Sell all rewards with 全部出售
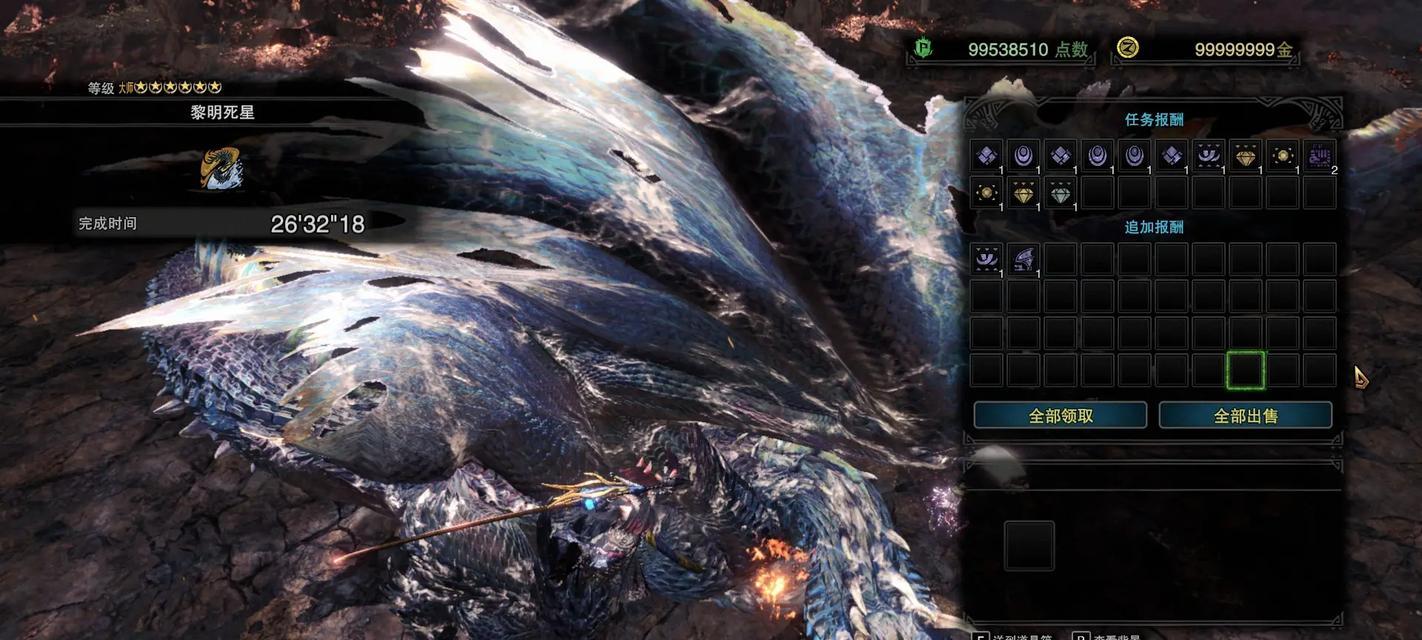The width and height of the screenshot is (1422, 640). 1245,415
